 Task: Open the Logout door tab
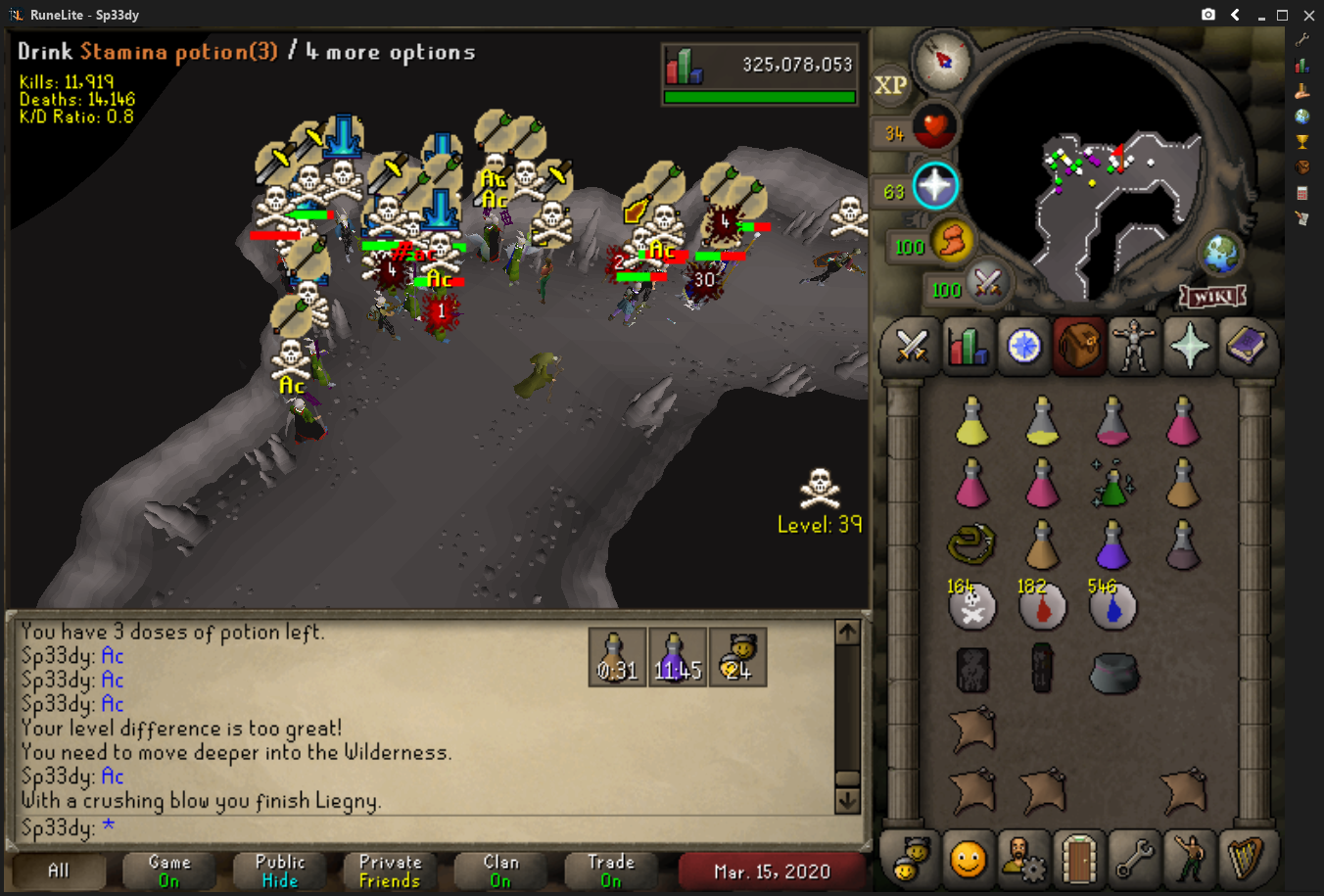point(1078,859)
